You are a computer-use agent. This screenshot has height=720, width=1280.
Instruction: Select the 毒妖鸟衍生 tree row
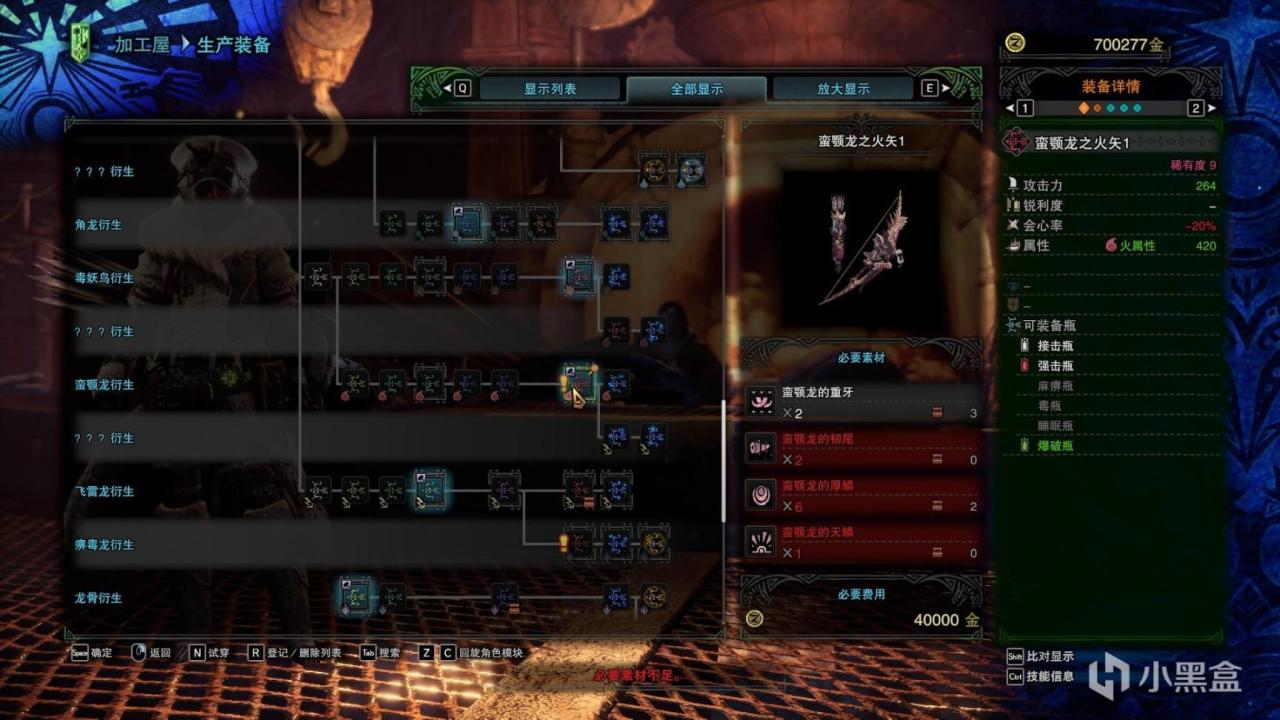103,278
